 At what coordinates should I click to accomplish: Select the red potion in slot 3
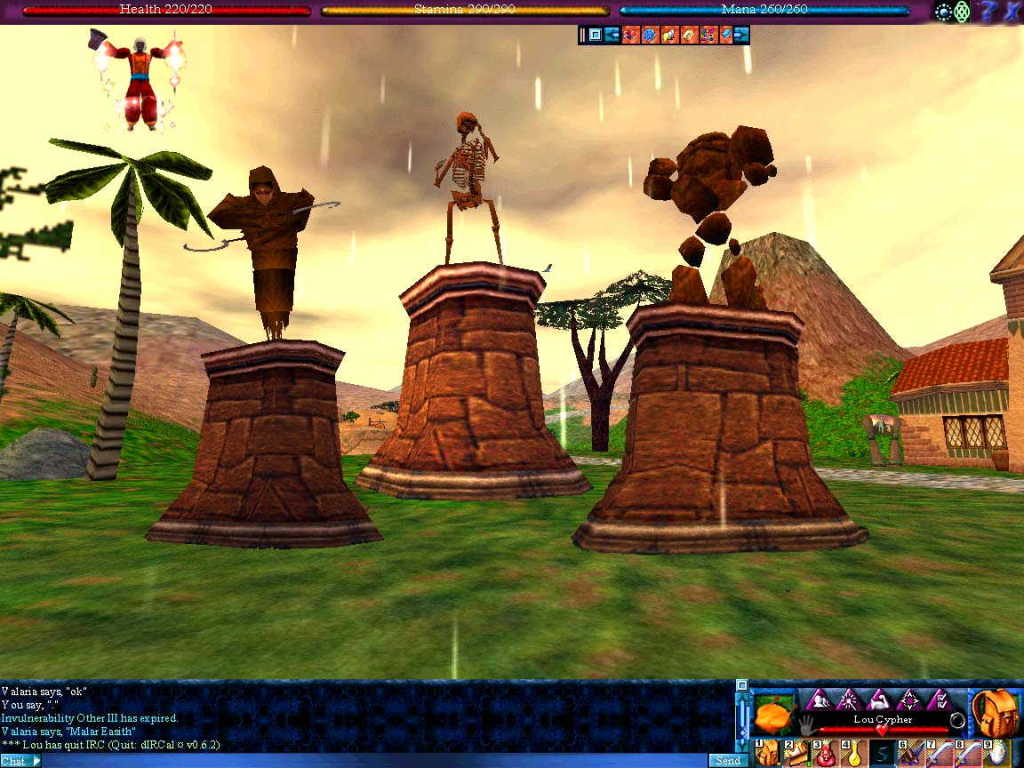pos(826,753)
